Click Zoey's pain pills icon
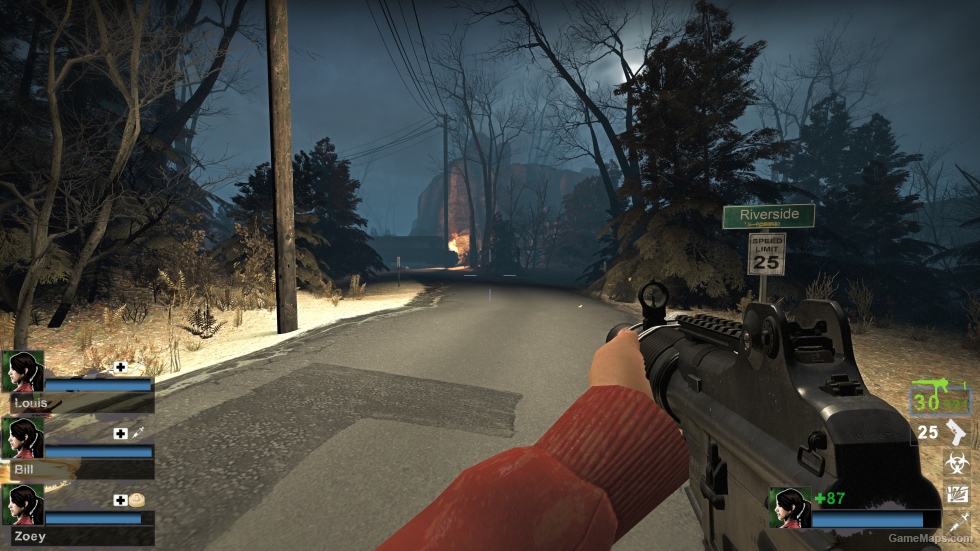The height and width of the screenshot is (551, 980). 137,500
